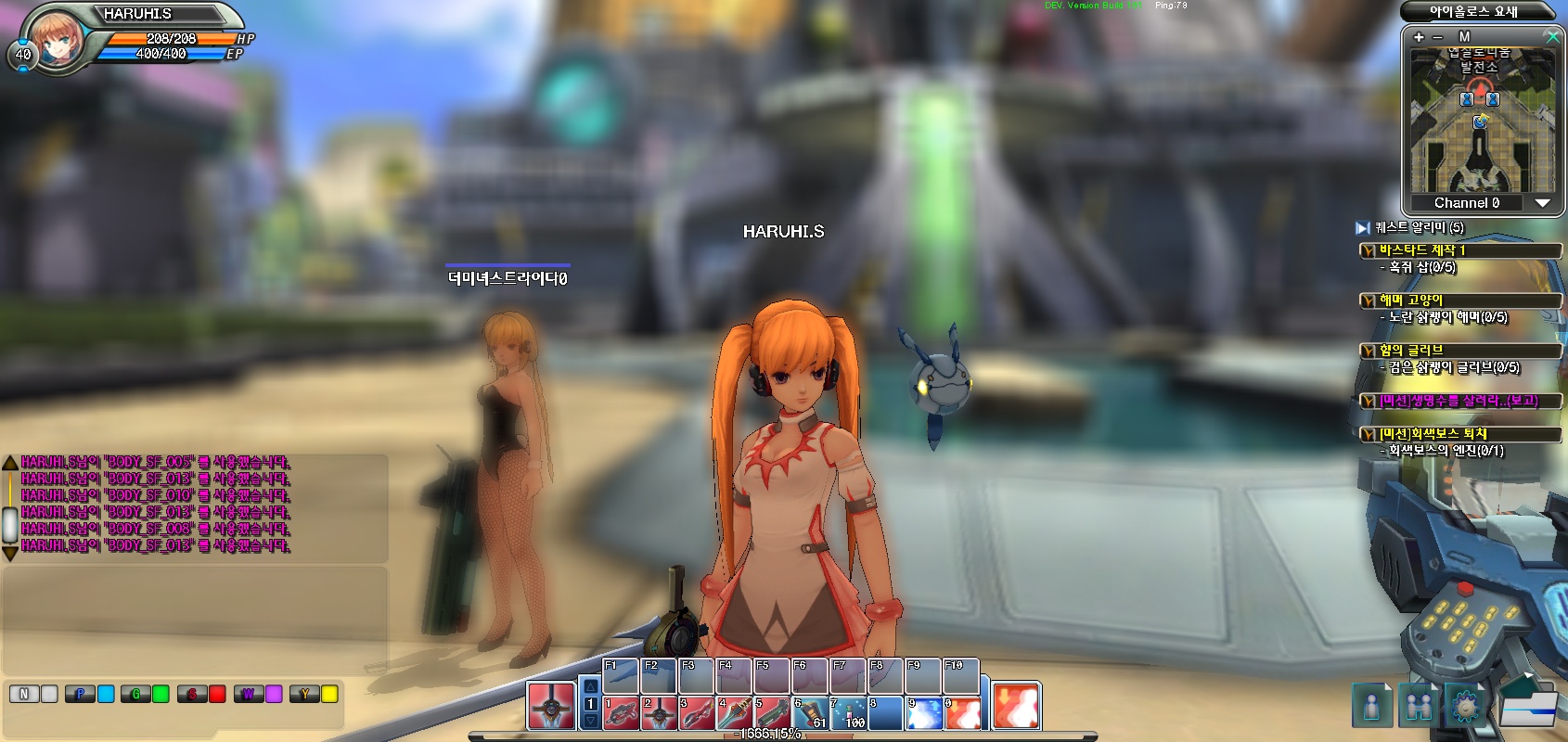Close the minimap panel
The height and width of the screenshot is (742, 1568).
click(x=1552, y=36)
